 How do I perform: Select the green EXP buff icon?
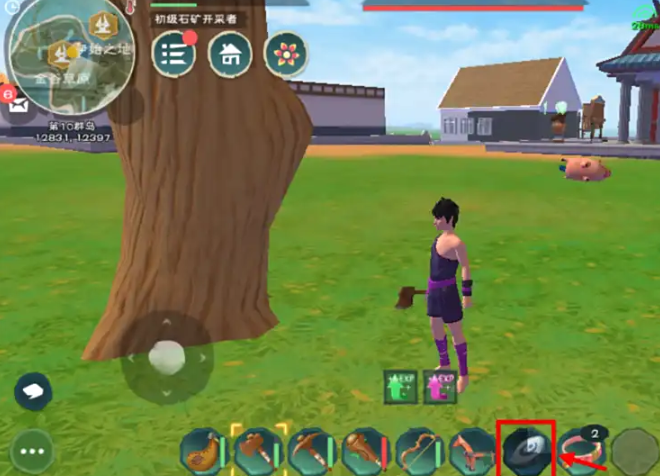click(x=401, y=387)
